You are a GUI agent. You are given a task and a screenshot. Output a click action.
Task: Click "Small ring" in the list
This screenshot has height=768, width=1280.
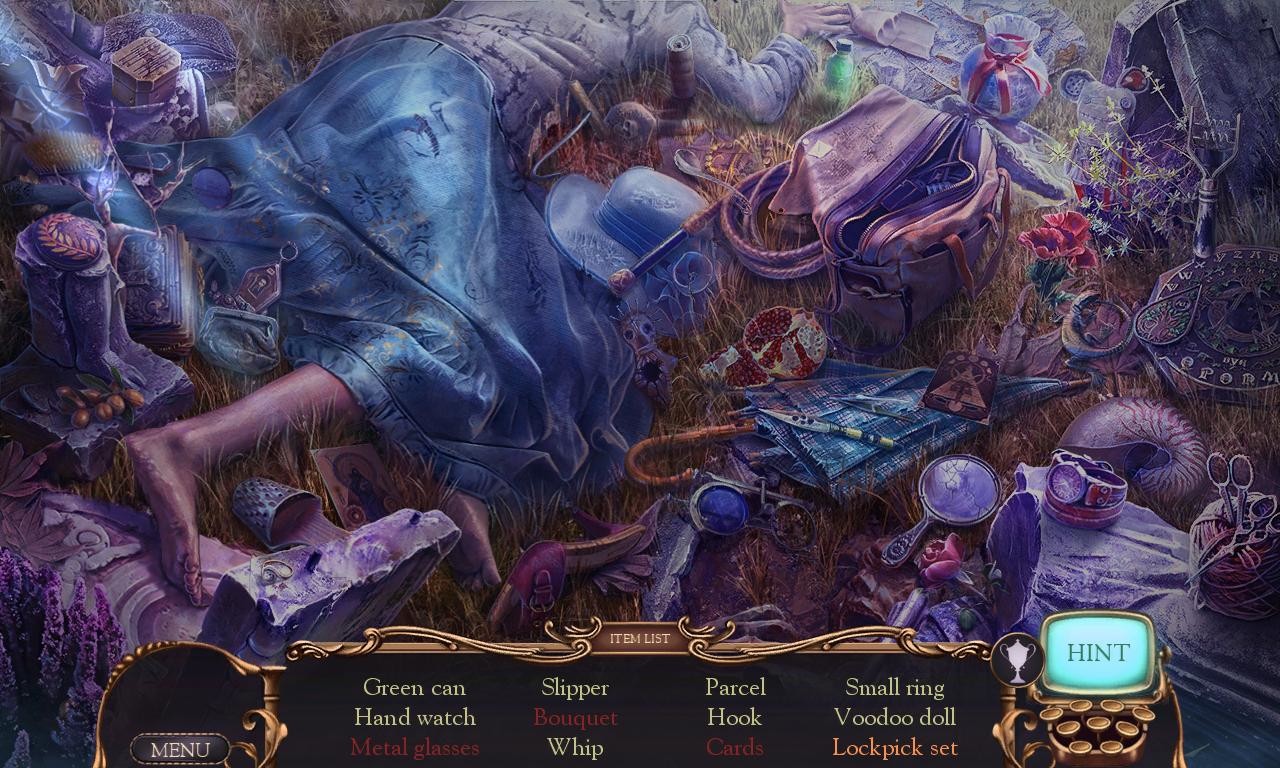894,687
